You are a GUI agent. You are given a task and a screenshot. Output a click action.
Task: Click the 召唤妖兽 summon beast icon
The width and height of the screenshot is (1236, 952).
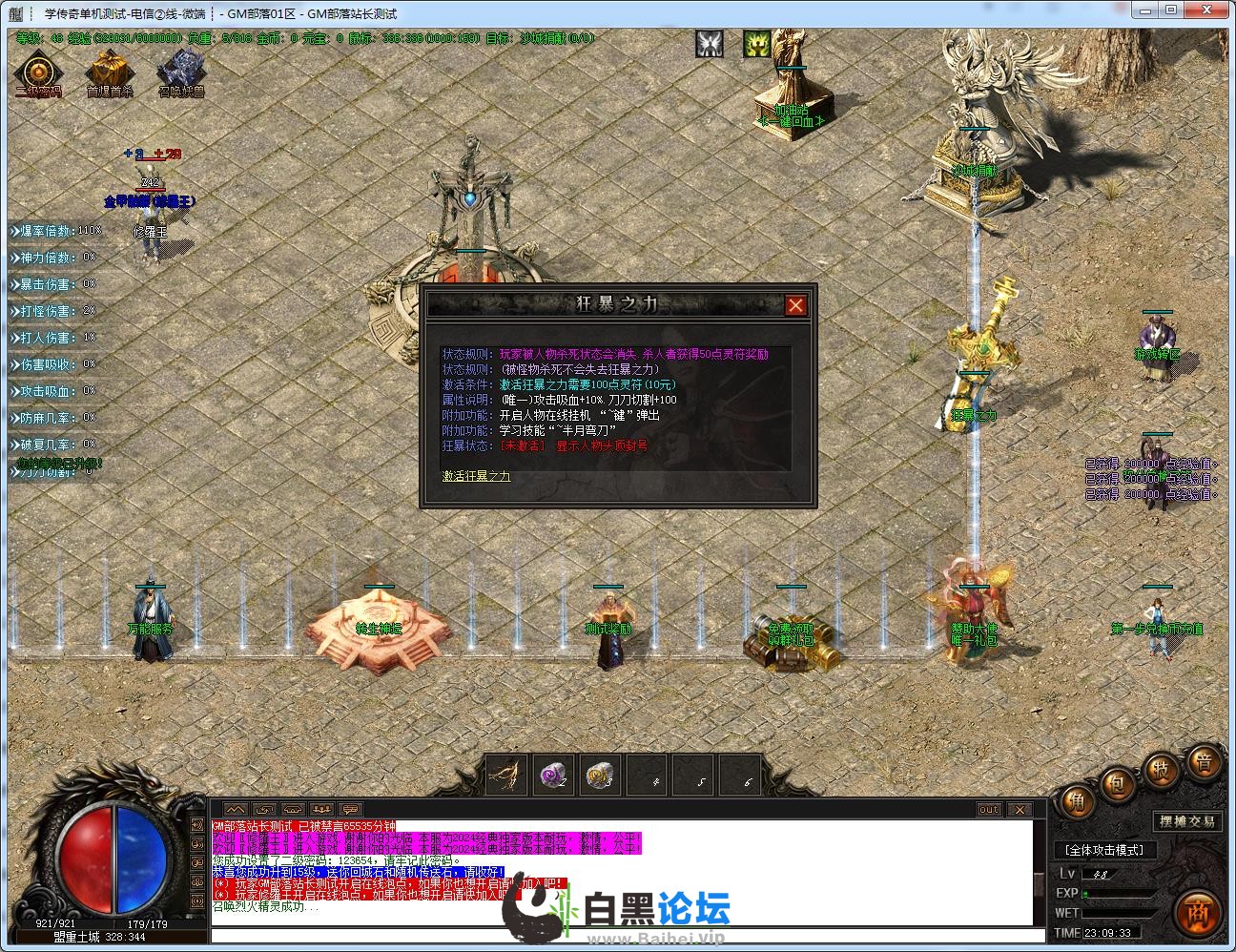tap(180, 72)
